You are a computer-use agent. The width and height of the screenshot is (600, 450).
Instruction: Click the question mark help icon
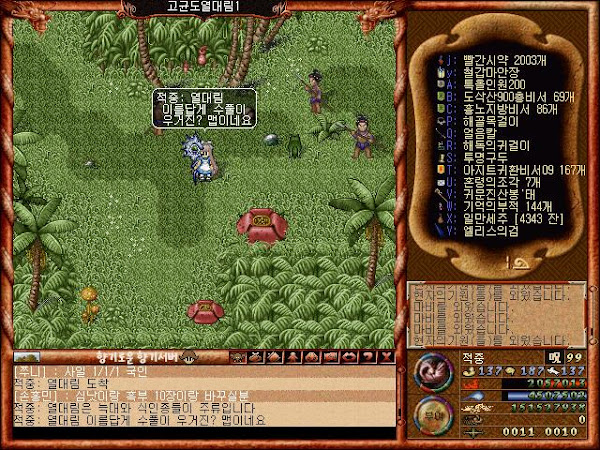coord(372,357)
